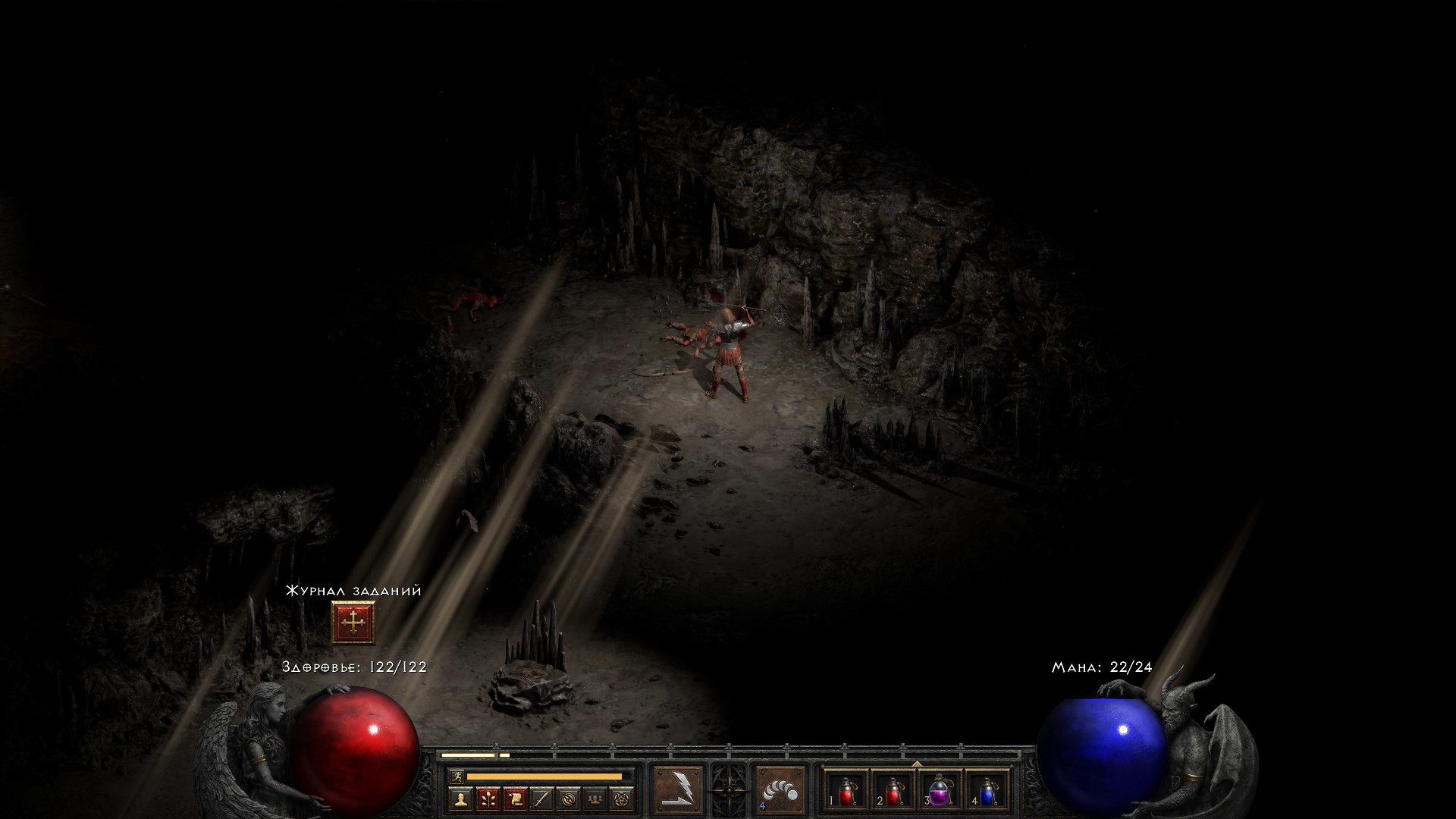Viewport: 1456px width, 819px height.
Task: Use the red potion in belt slot 1
Action: pyautogui.click(x=846, y=790)
